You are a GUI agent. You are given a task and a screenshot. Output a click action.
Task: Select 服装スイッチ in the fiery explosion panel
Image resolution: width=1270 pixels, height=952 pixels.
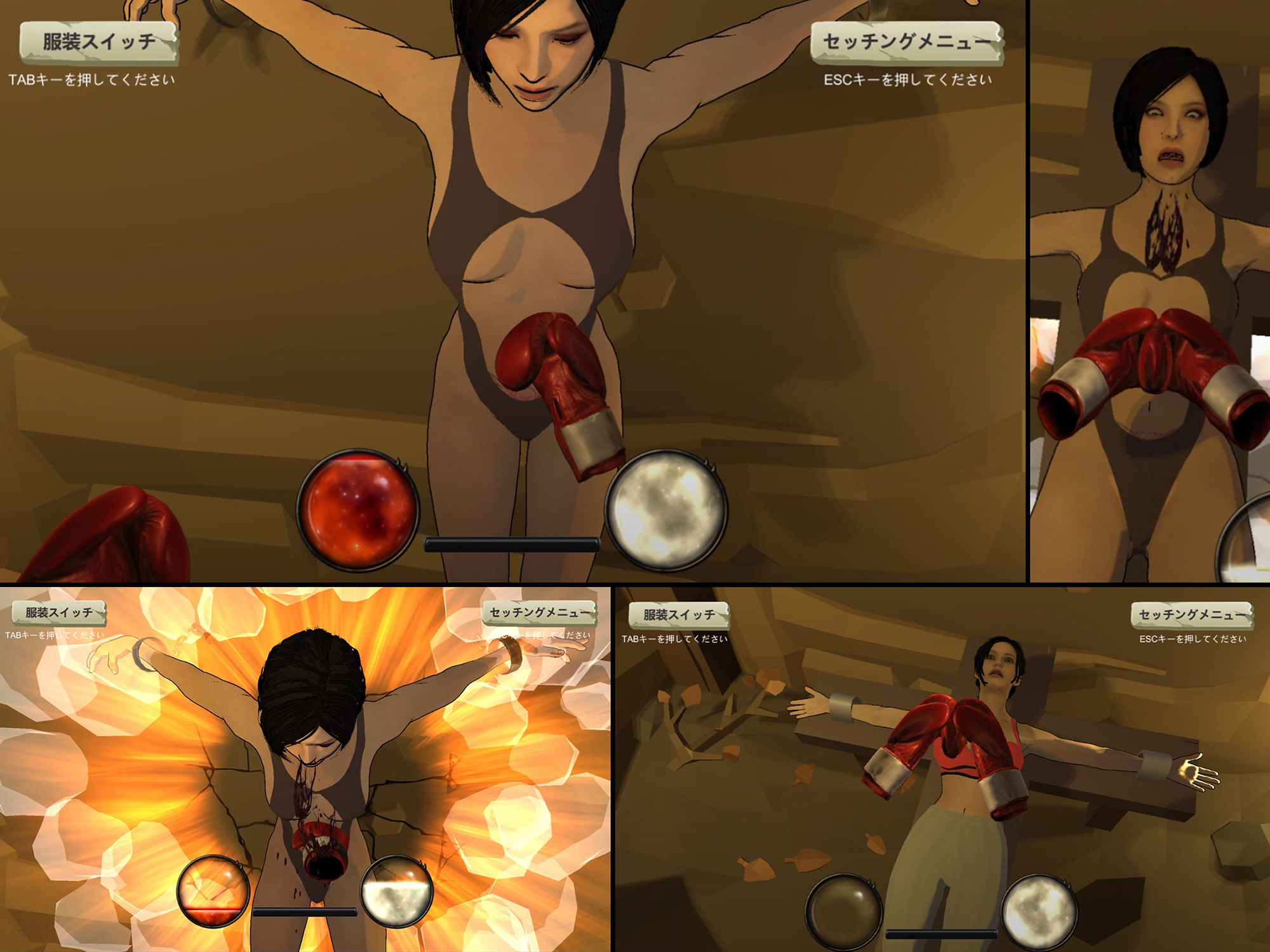[x=59, y=613]
